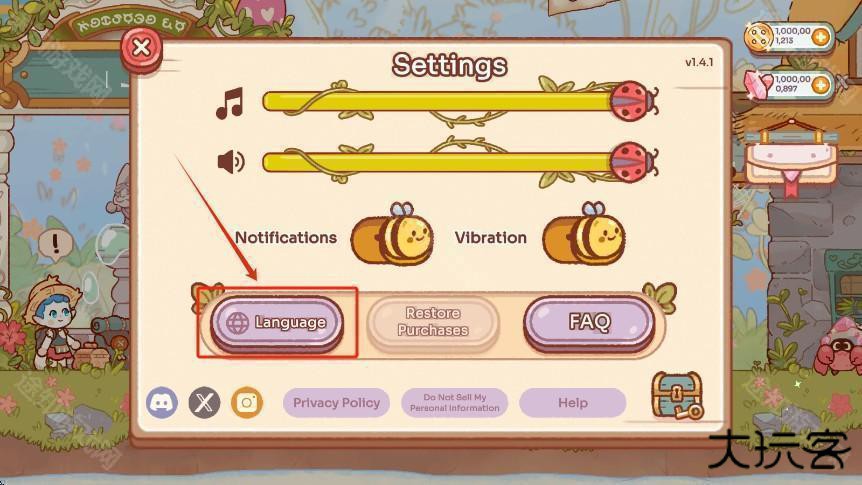
Task: Click the treasure chest with key icon
Action: [x=676, y=396]
